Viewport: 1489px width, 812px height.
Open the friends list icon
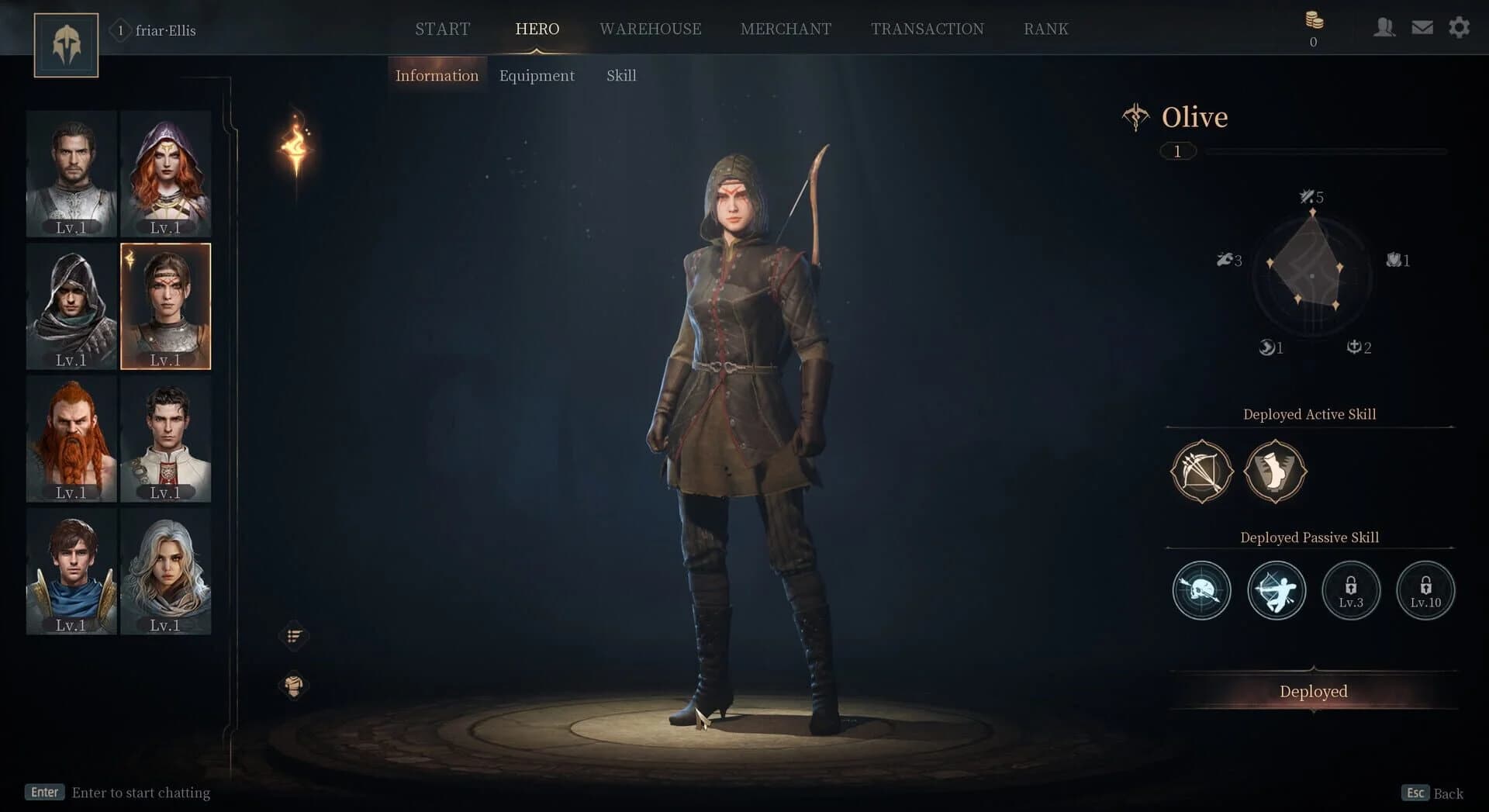1385,27
